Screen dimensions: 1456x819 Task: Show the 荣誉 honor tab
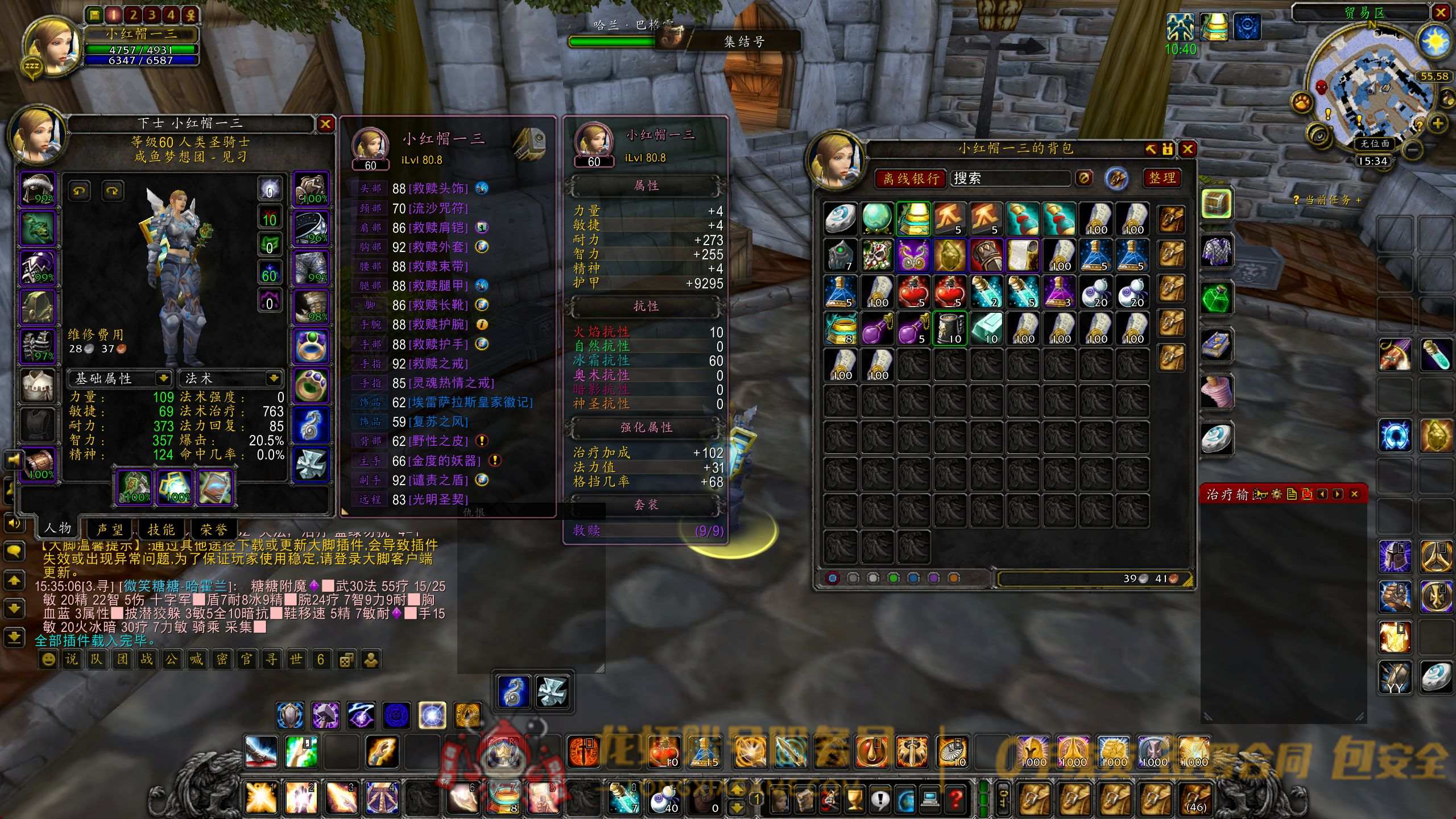click(x=213, y=530)
